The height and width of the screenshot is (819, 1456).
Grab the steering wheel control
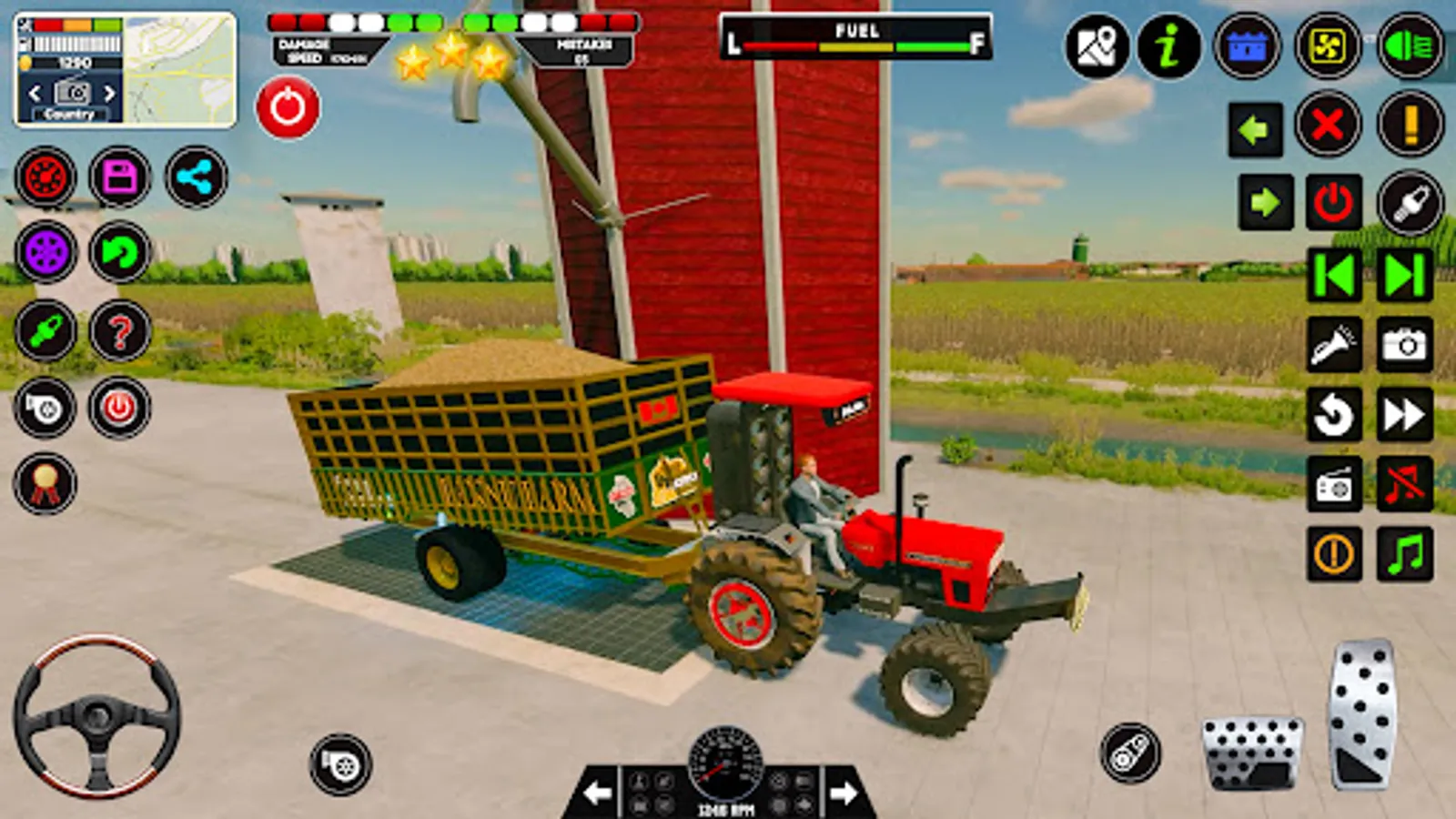click(94, 717)
